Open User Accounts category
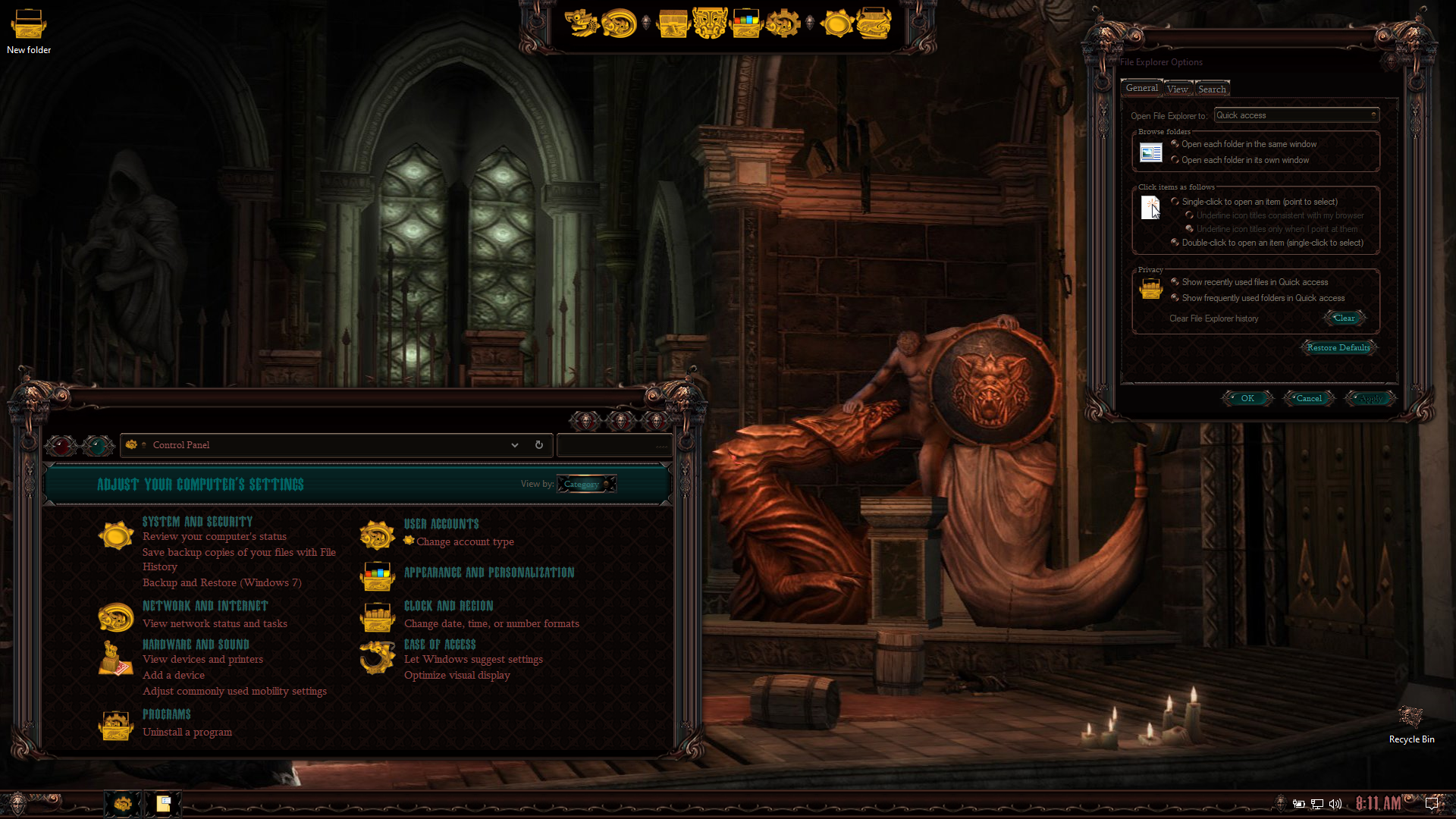Screen dimensions: 1456x819 click(441, 524)
